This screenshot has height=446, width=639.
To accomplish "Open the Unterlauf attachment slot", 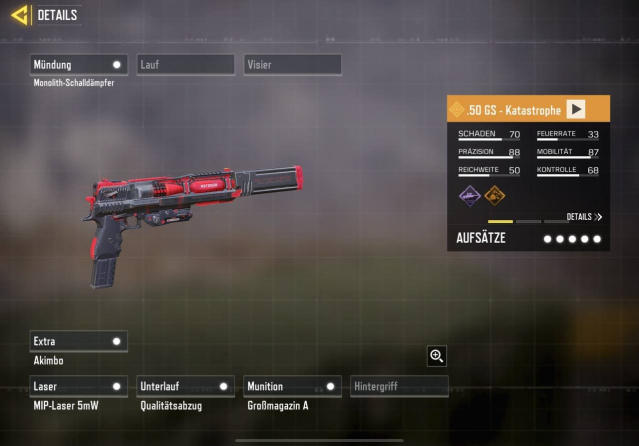I will point(185,386).
